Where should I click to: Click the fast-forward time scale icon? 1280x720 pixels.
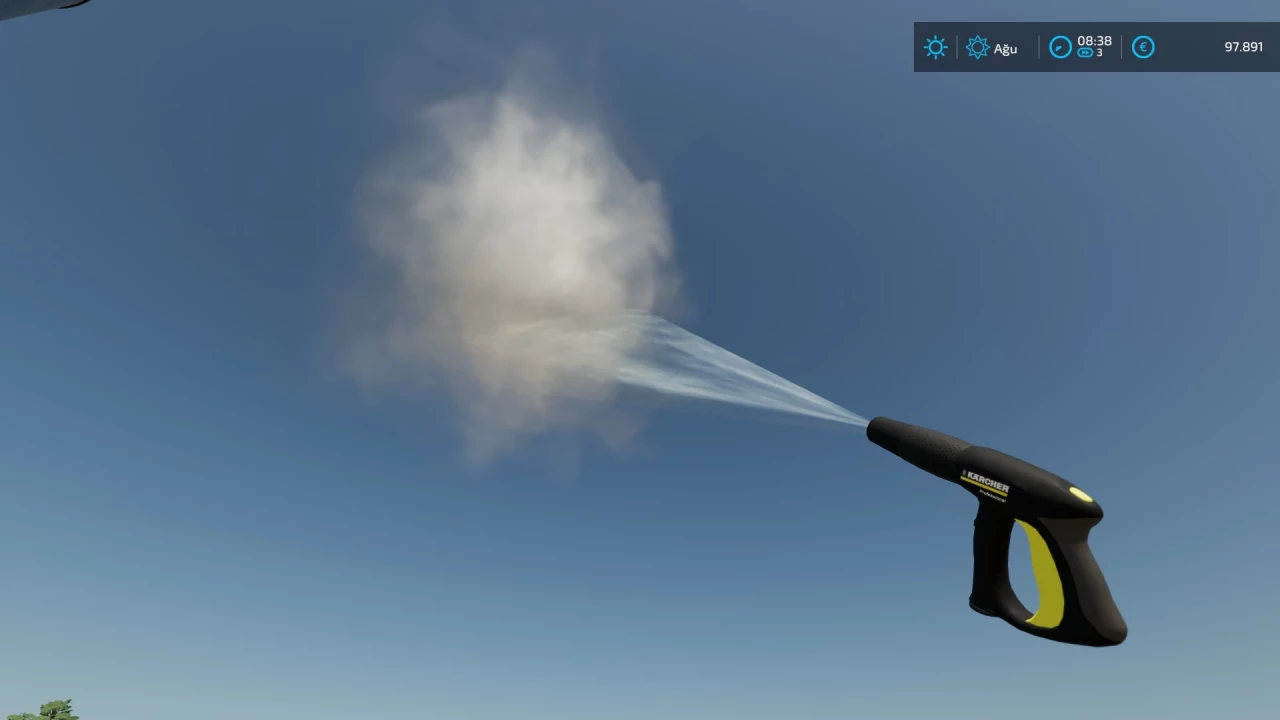point(1084,52)
